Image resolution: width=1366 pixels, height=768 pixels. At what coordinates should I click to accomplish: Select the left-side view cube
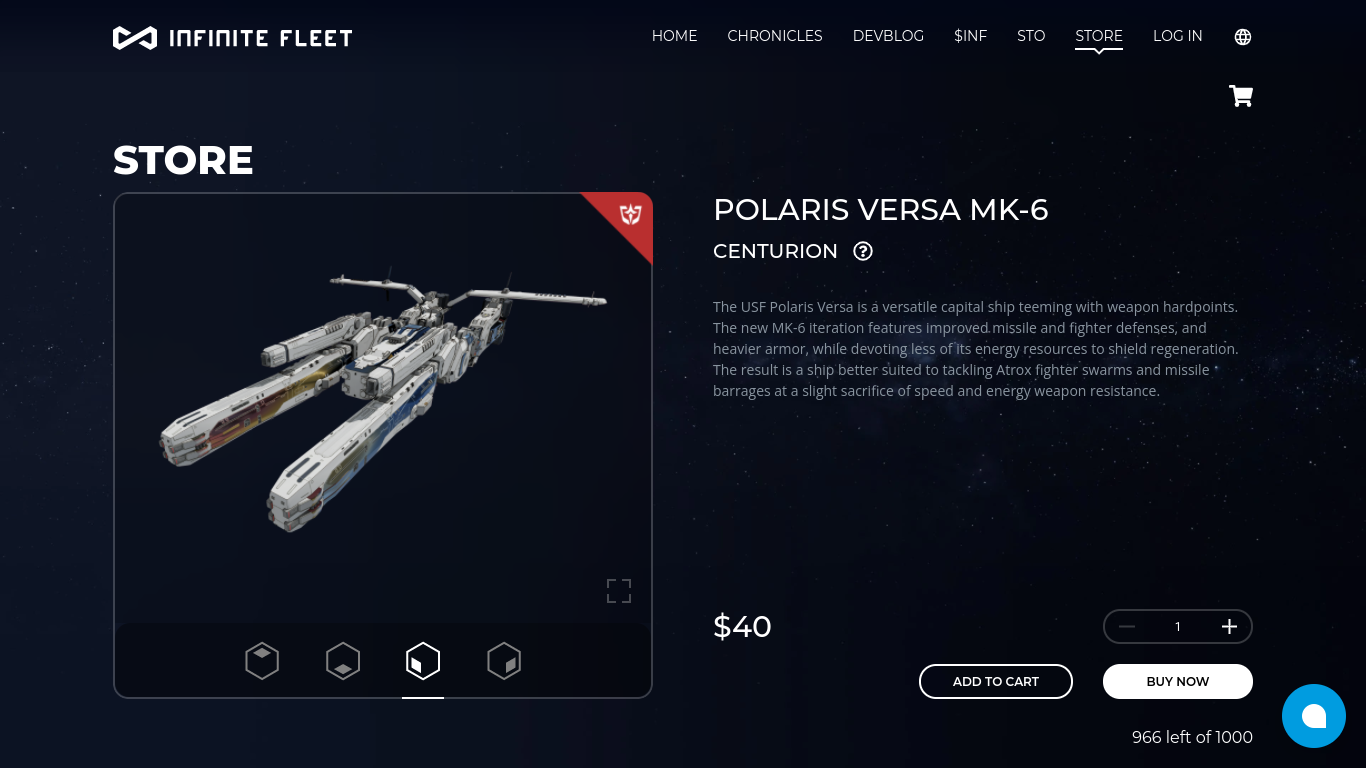point(423,661)
